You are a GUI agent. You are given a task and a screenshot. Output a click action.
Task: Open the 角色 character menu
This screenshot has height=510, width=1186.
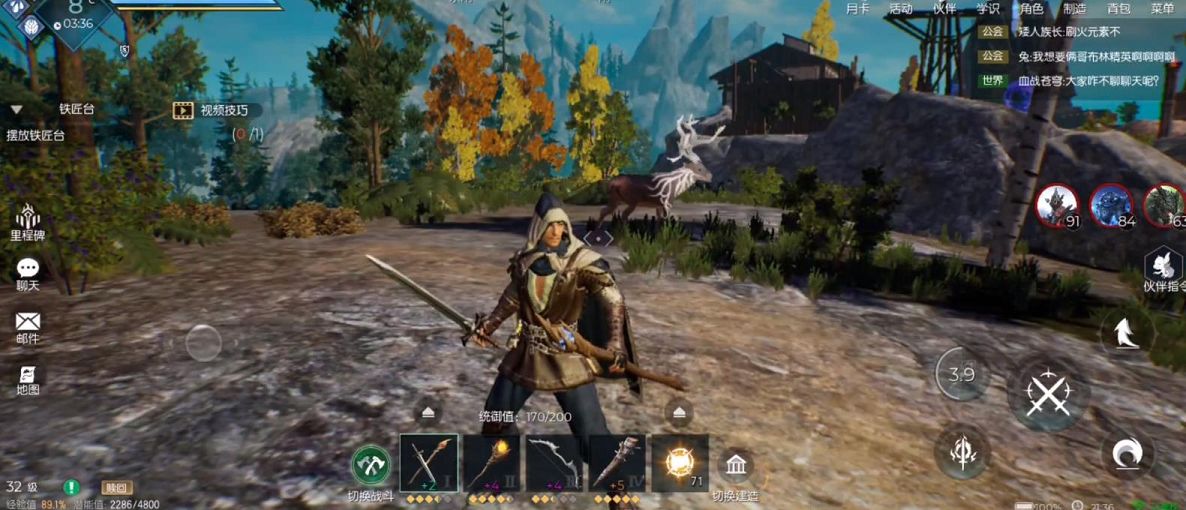[1031, 9]
